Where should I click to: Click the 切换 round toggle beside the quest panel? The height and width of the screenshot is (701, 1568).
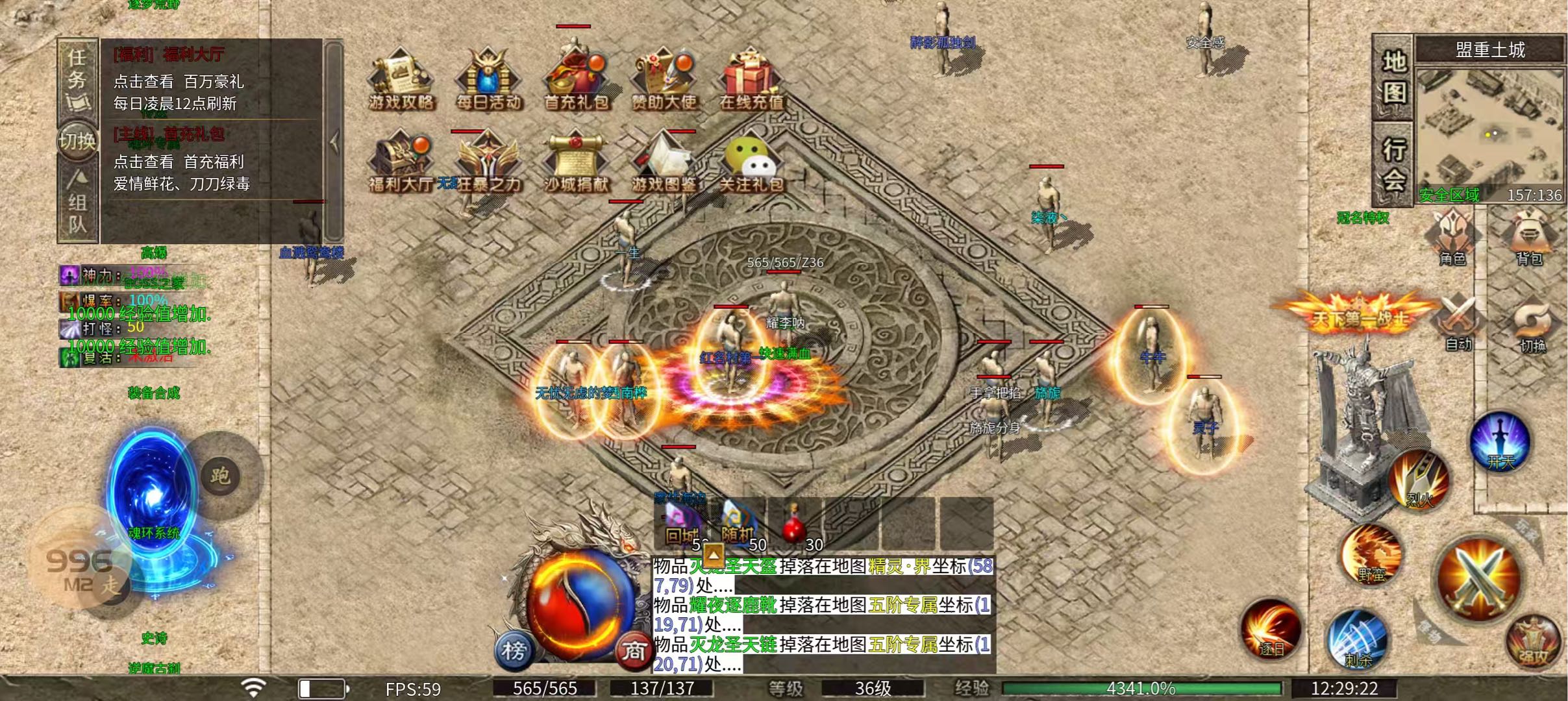[x=77, y=140]
